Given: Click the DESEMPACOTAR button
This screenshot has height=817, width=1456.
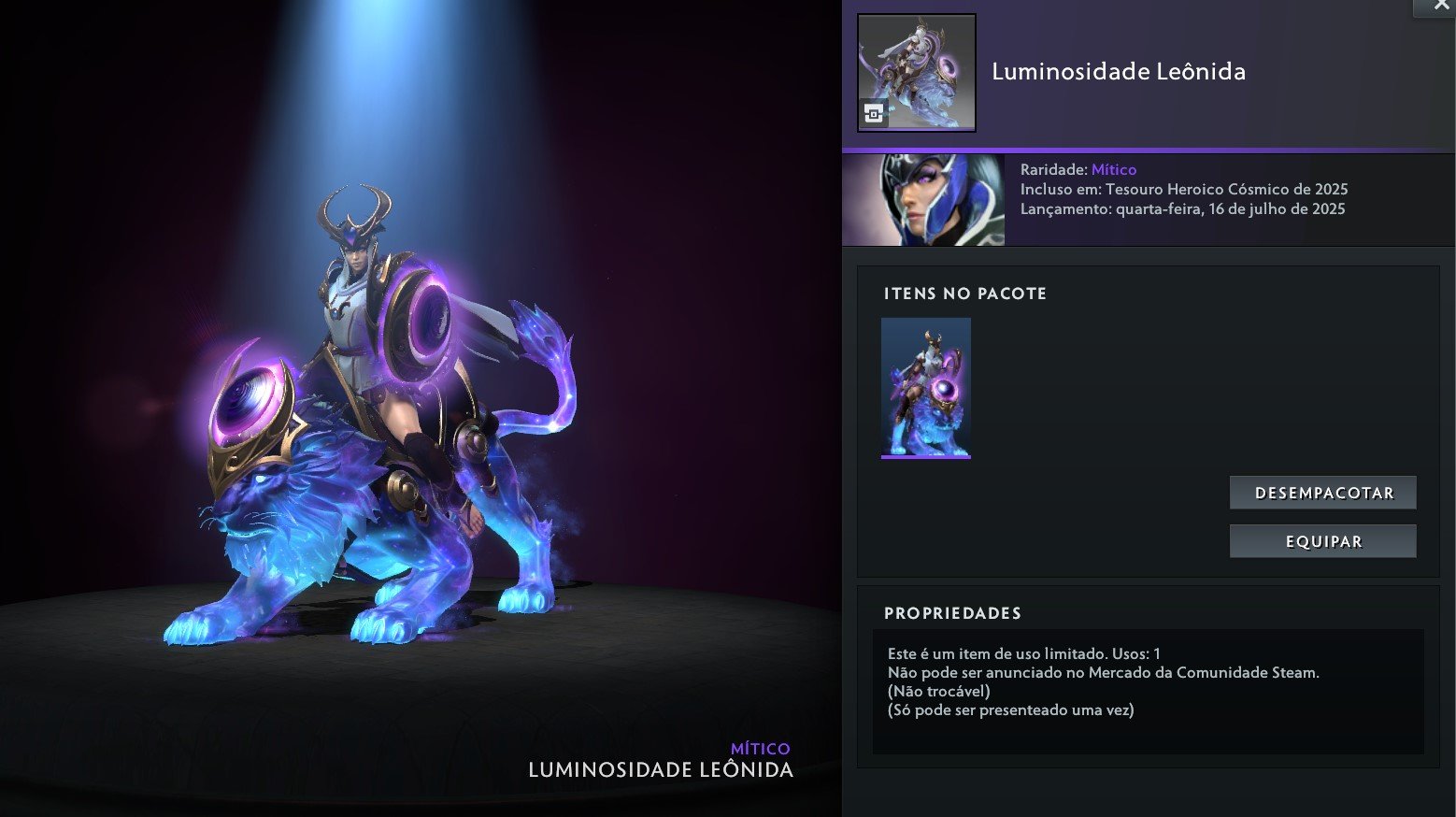Looking at the screenshot, I should (1322, 493).
